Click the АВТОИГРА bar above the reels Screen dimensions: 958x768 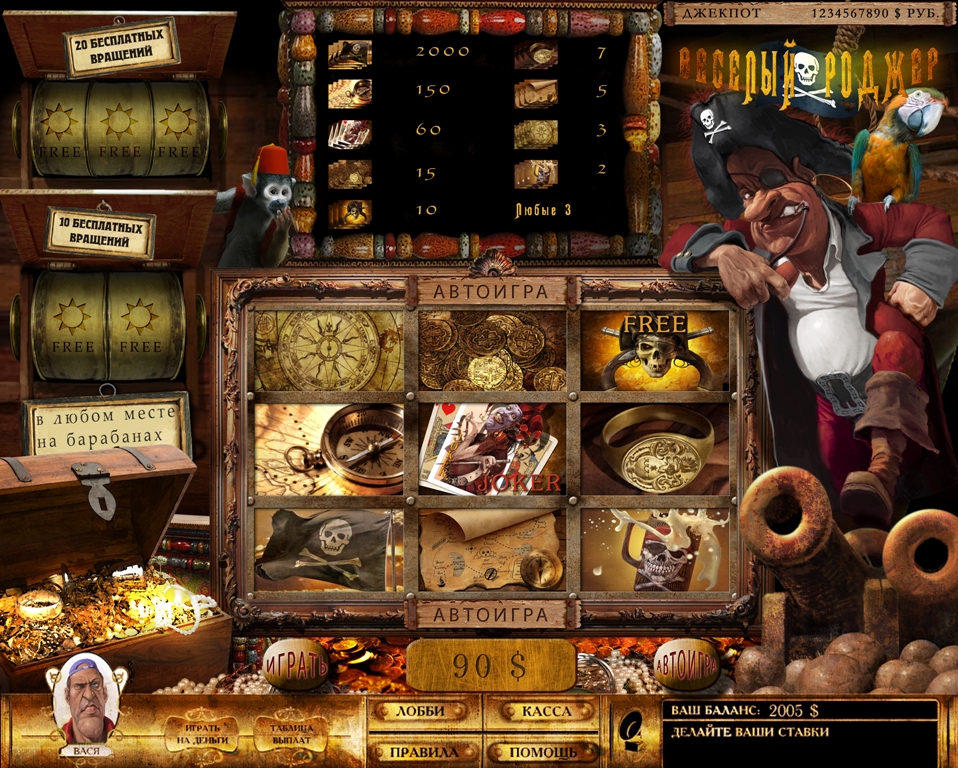[492, 292]
